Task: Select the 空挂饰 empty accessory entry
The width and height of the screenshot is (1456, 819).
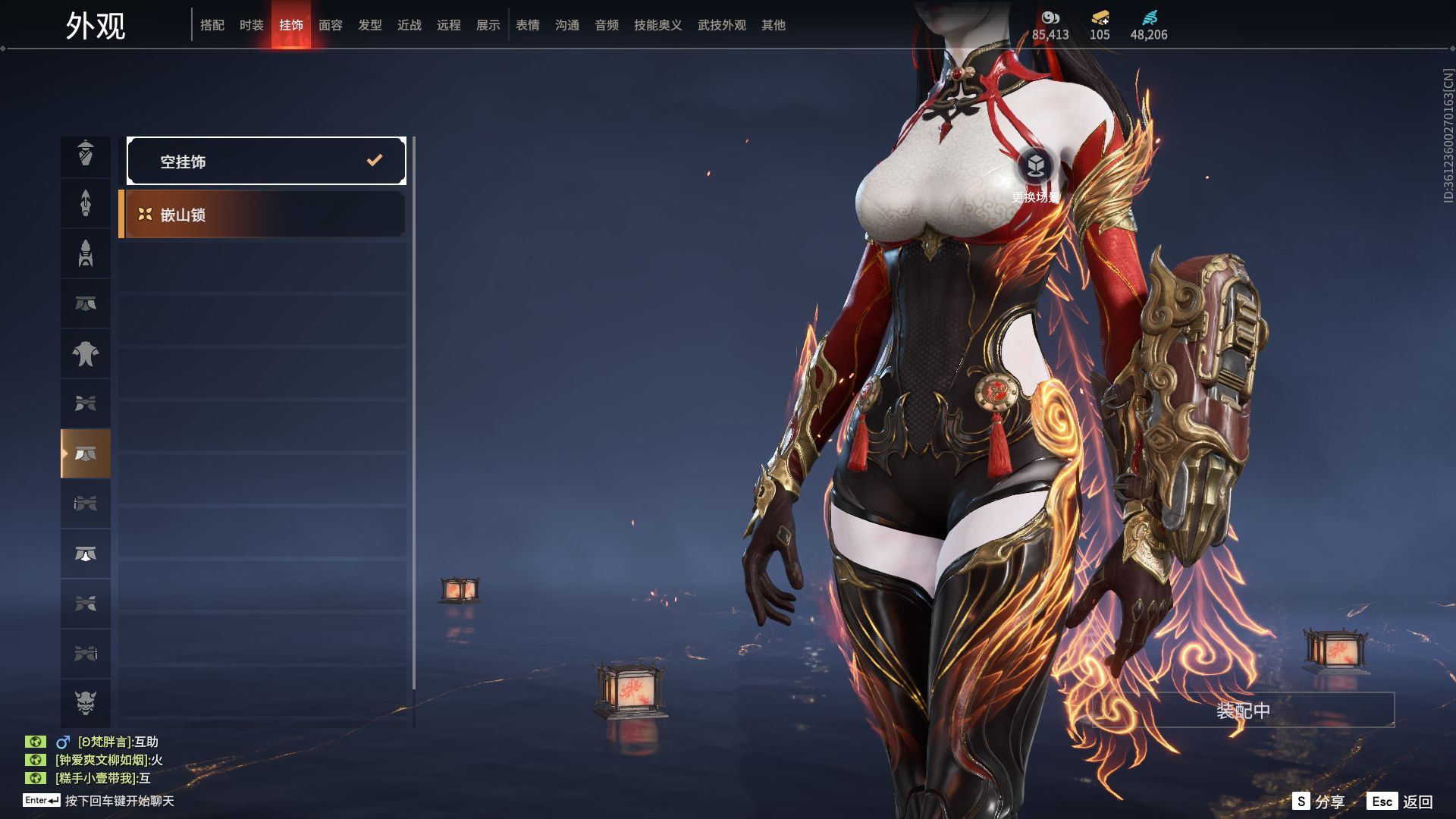Action: [266, 161]
